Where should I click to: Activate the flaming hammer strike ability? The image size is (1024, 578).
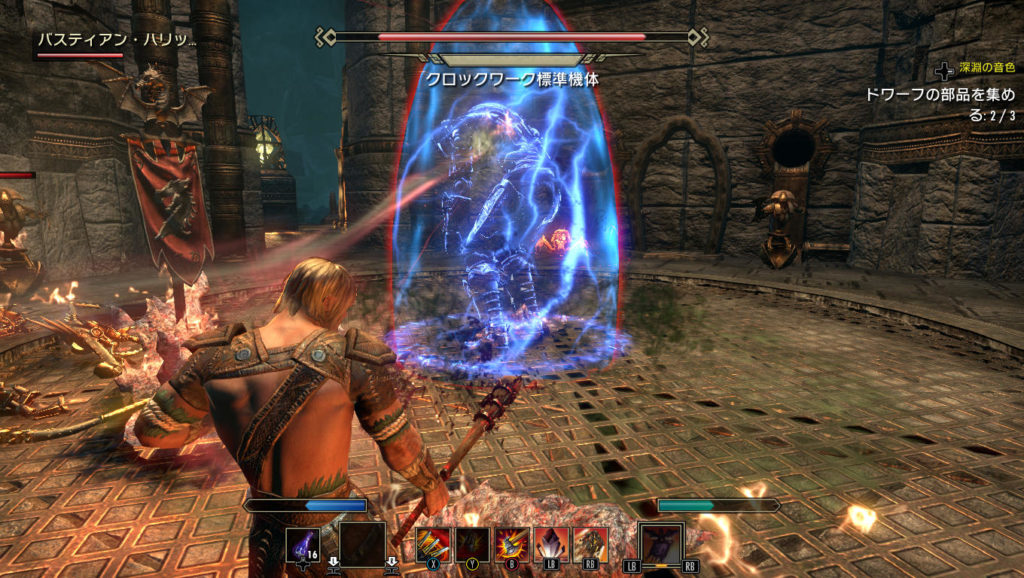[x=512, y=544]
